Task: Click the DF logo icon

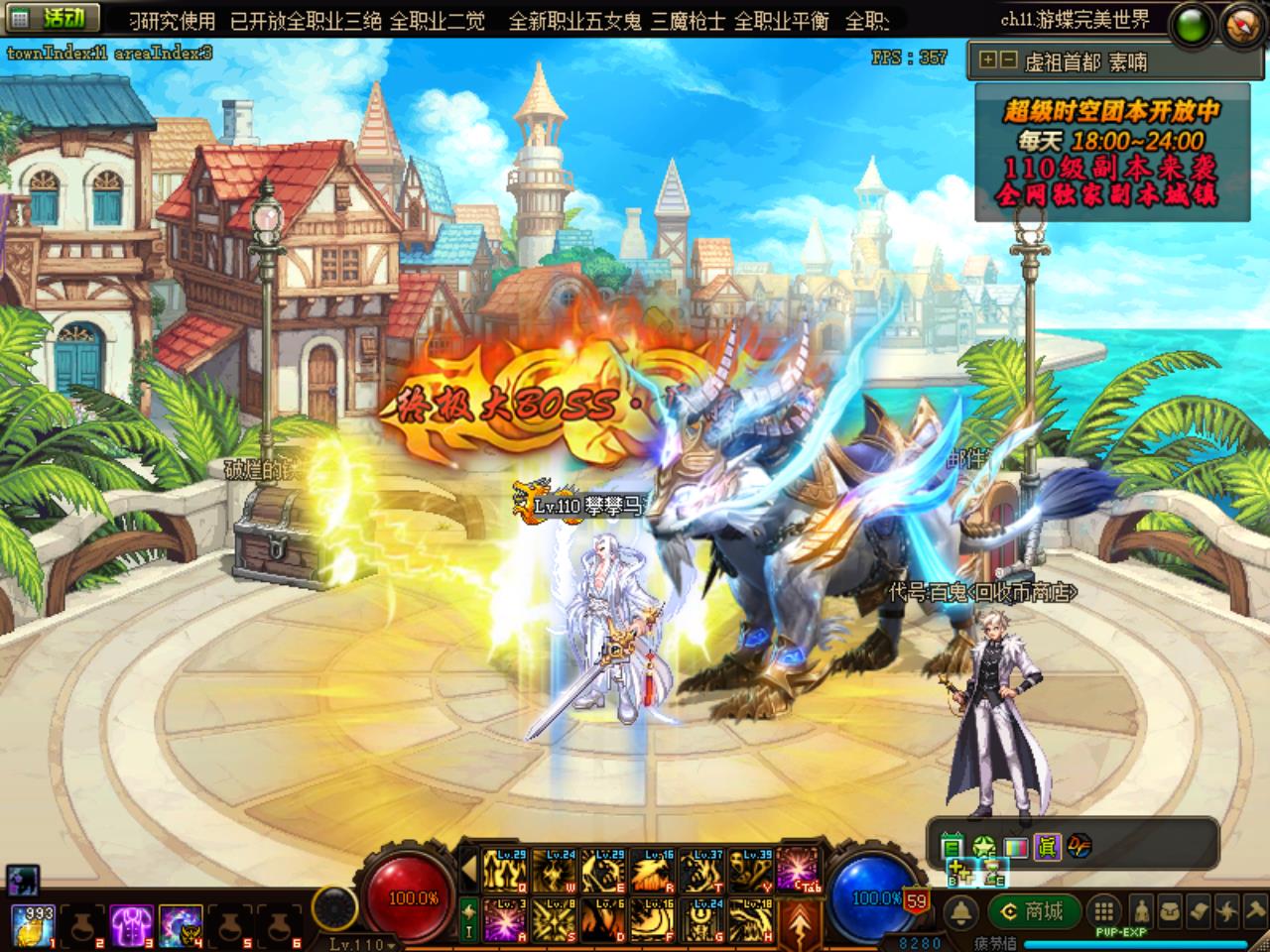Action: coord(1079,846)
